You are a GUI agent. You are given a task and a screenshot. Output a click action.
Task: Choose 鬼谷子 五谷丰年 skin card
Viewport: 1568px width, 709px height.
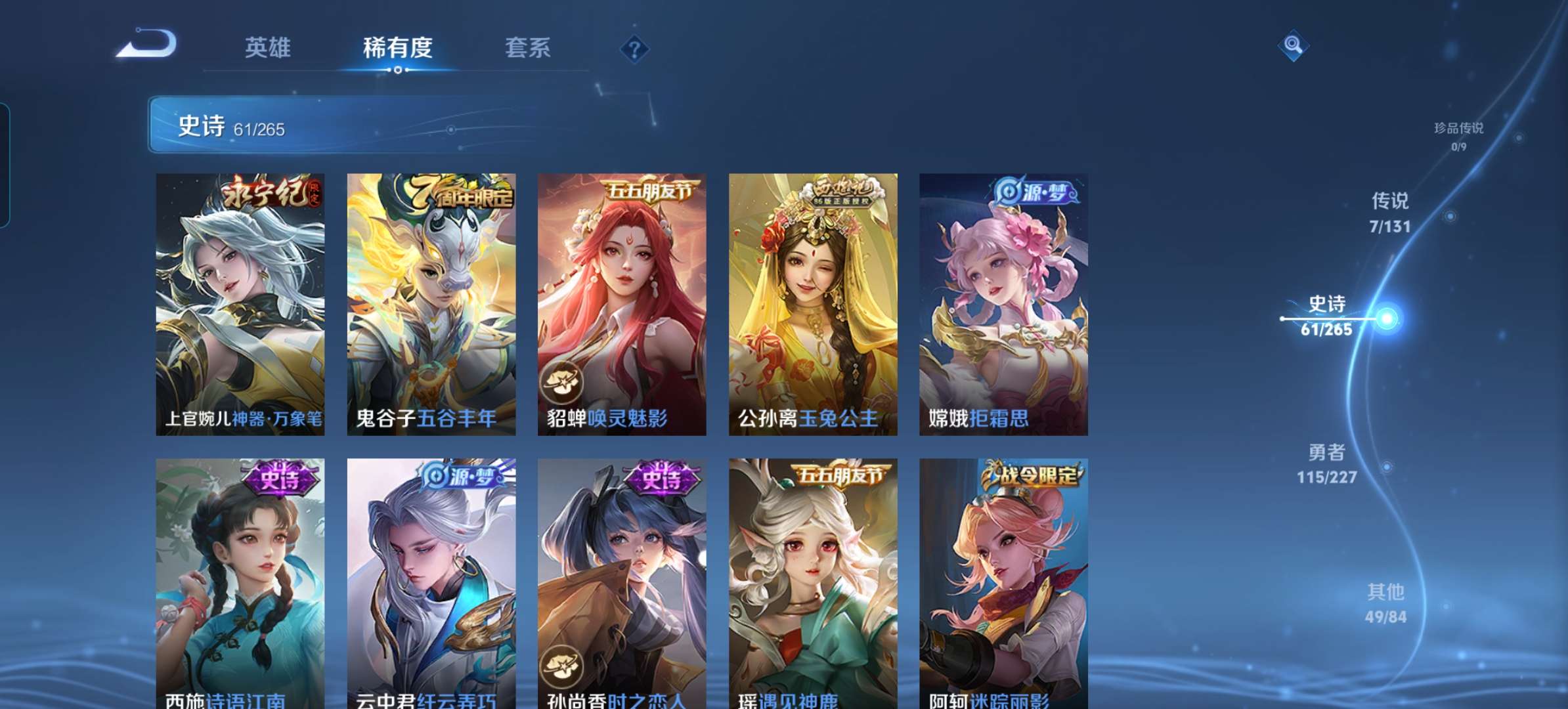point(431,304)
